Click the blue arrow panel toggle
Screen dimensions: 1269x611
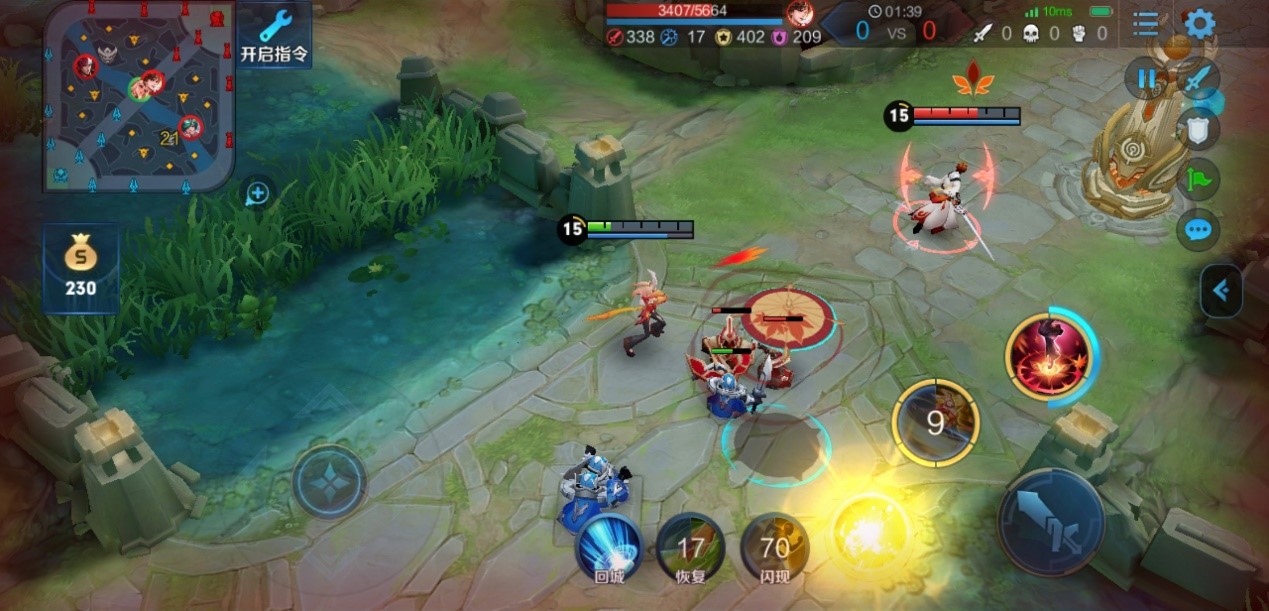click(1221, 291)
